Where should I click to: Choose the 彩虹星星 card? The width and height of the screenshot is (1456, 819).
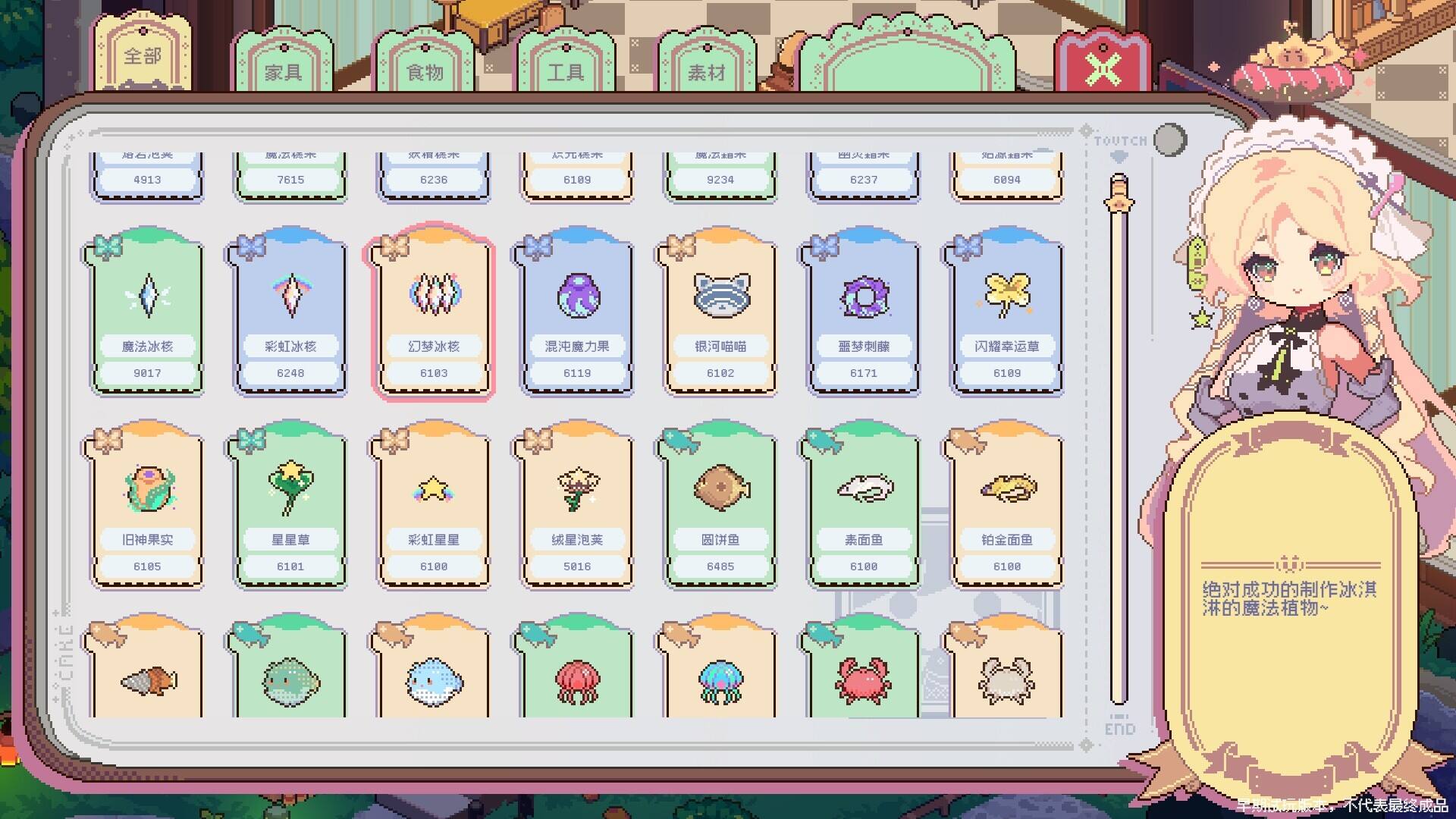433,506
